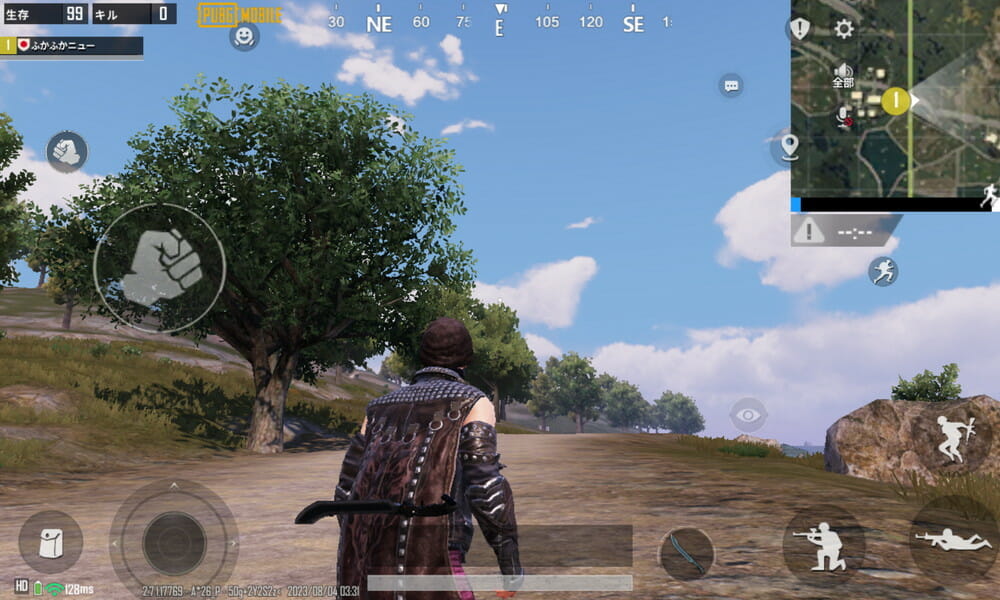The height and width of the screenshot is (600, 1000).
Task: Jump using the leaping figure button
Action: click(949, 439)
